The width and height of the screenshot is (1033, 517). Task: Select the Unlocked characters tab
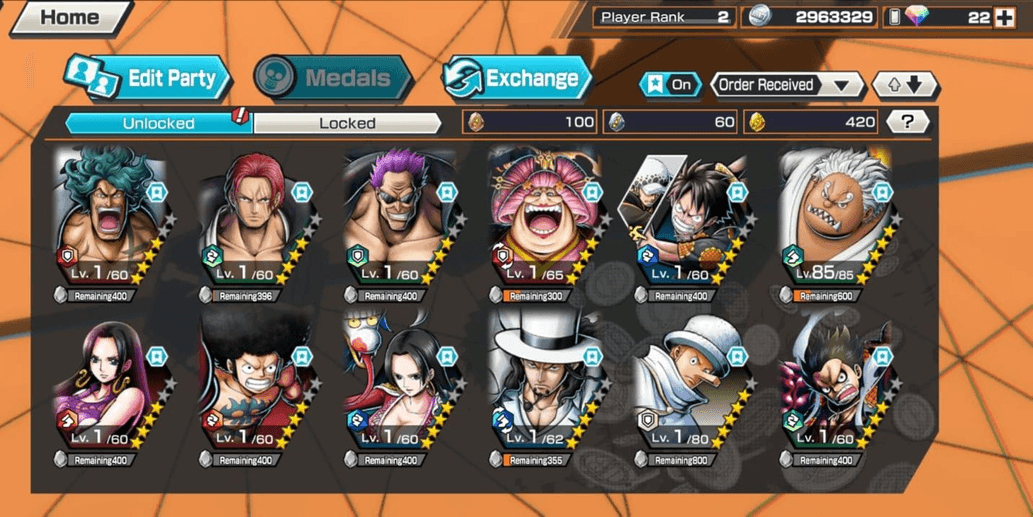point(158,123)
